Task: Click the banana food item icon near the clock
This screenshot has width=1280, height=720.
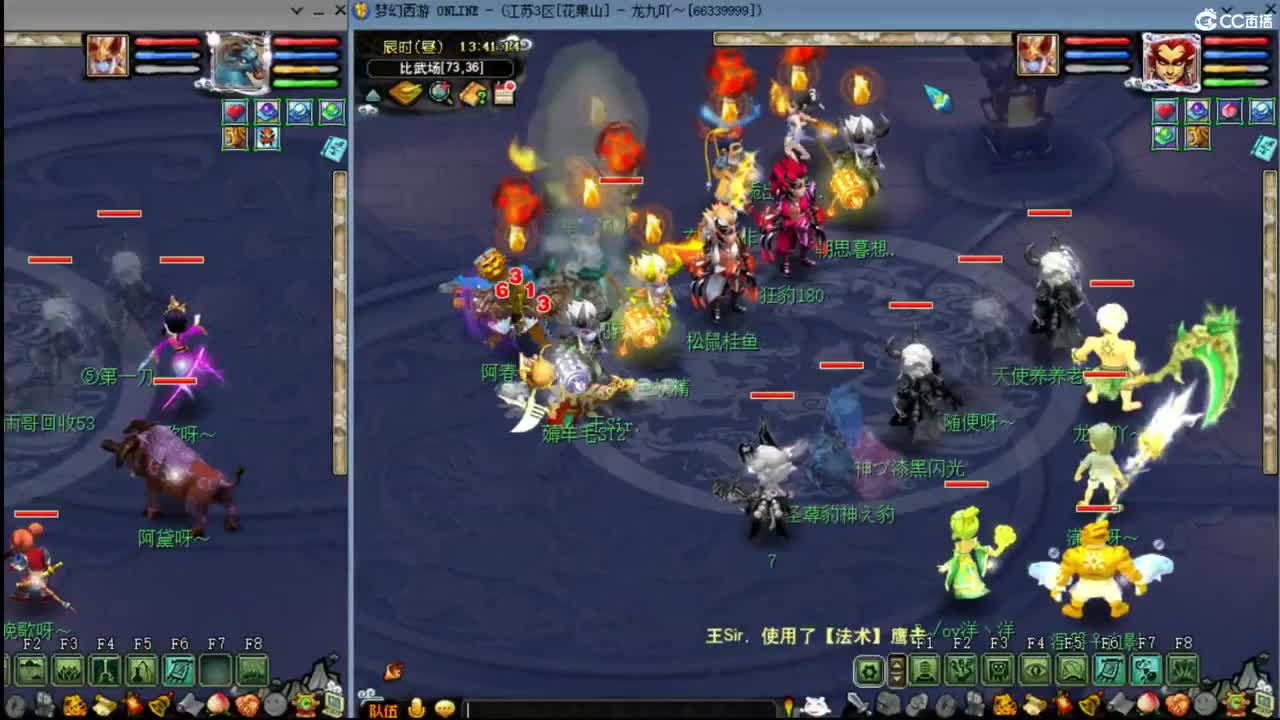Action: coord(404,93)
